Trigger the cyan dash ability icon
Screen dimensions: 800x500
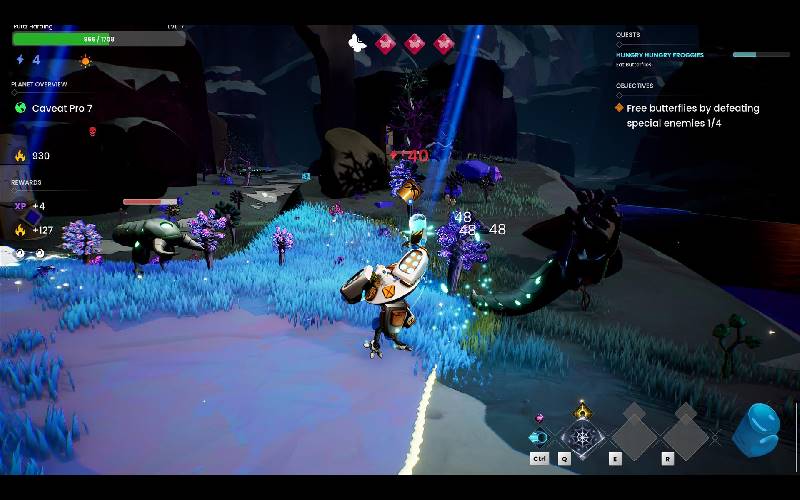(539, 437)
